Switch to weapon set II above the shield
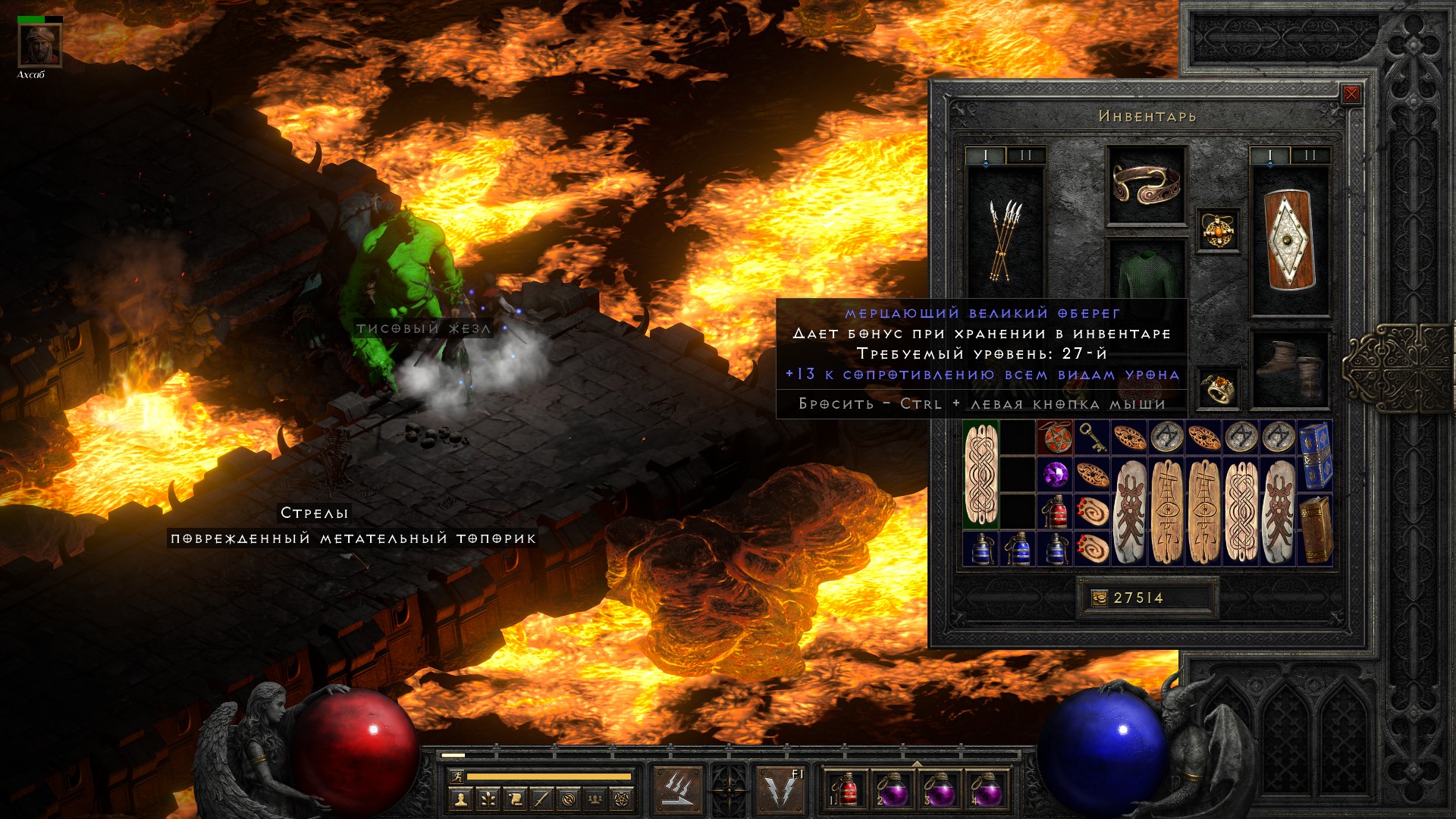 click(x=1310, y=155)
